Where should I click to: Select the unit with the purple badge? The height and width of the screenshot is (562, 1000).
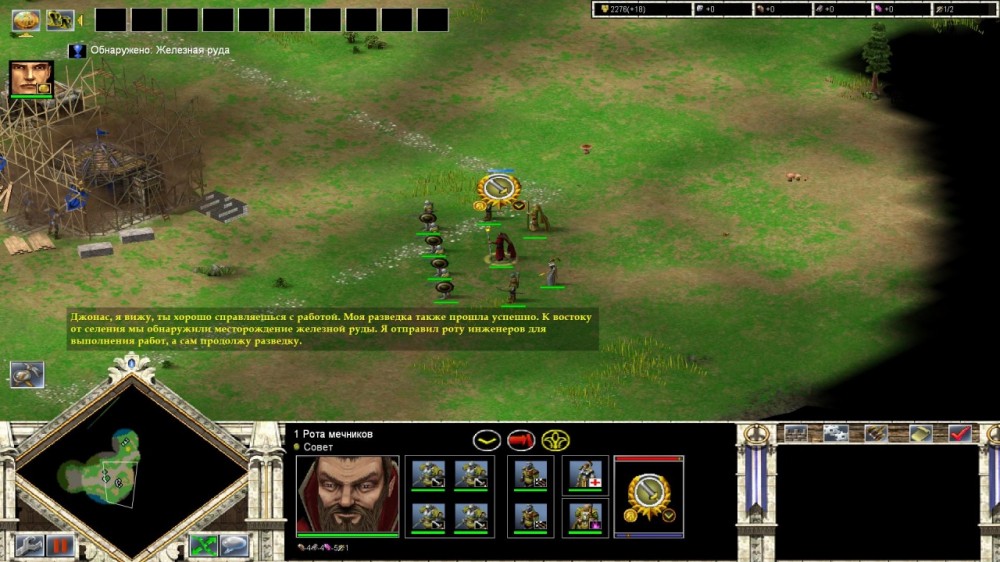point(585,516)
